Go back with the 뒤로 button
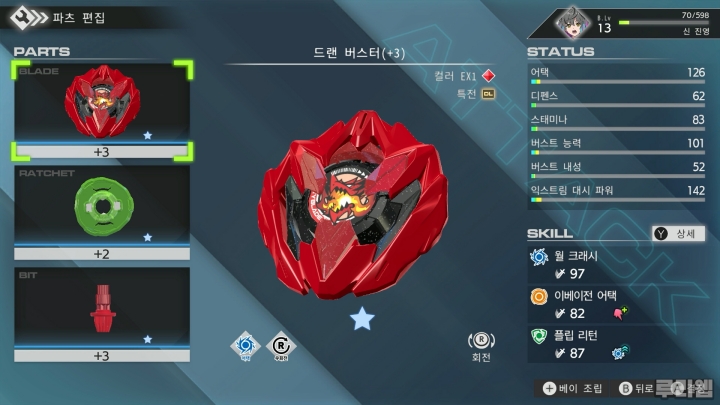The width and height of the screenshot is (720, 405). (634, 388)
